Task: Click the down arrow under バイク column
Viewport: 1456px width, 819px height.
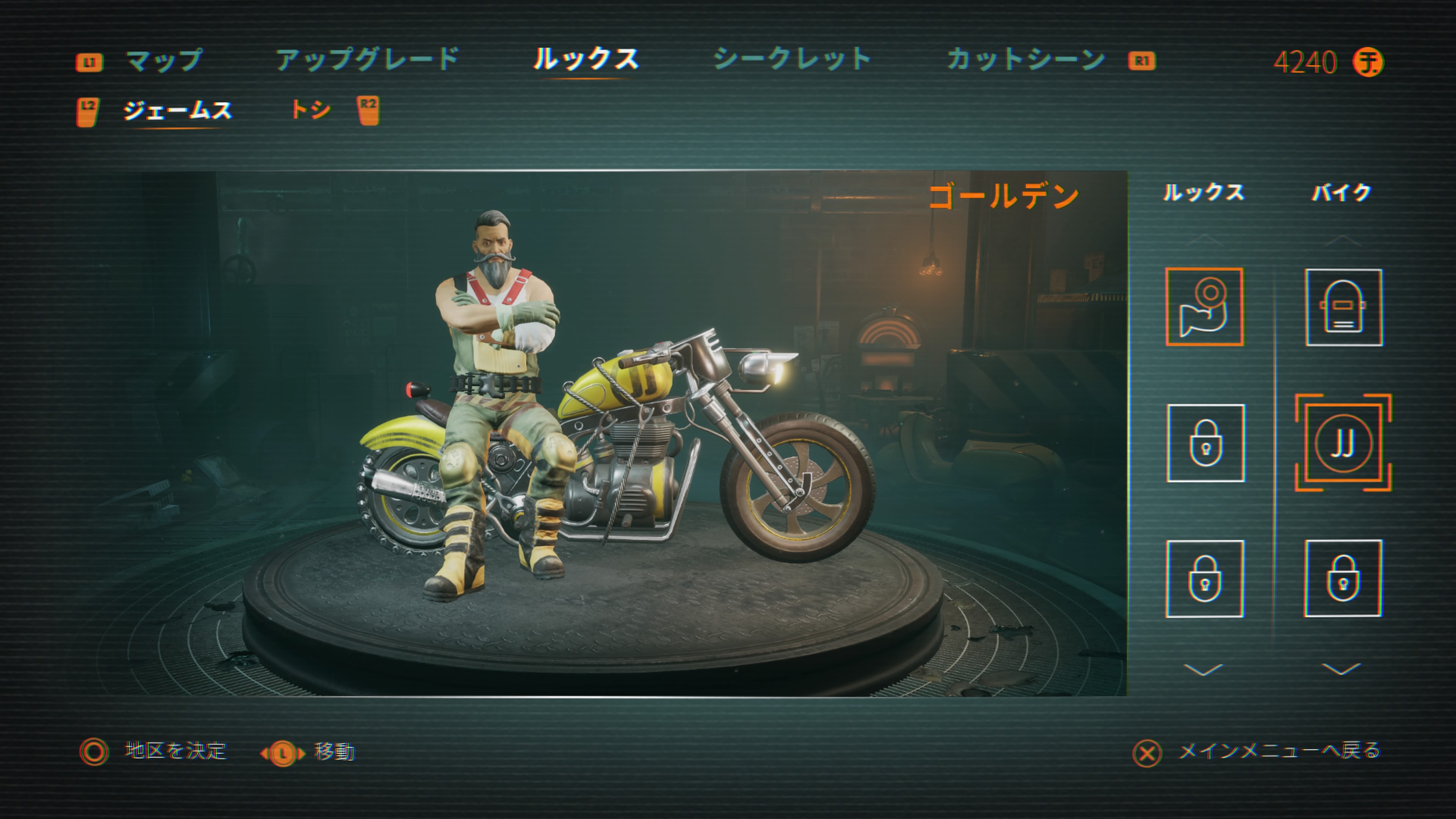Action: [x=1342, y=670]
